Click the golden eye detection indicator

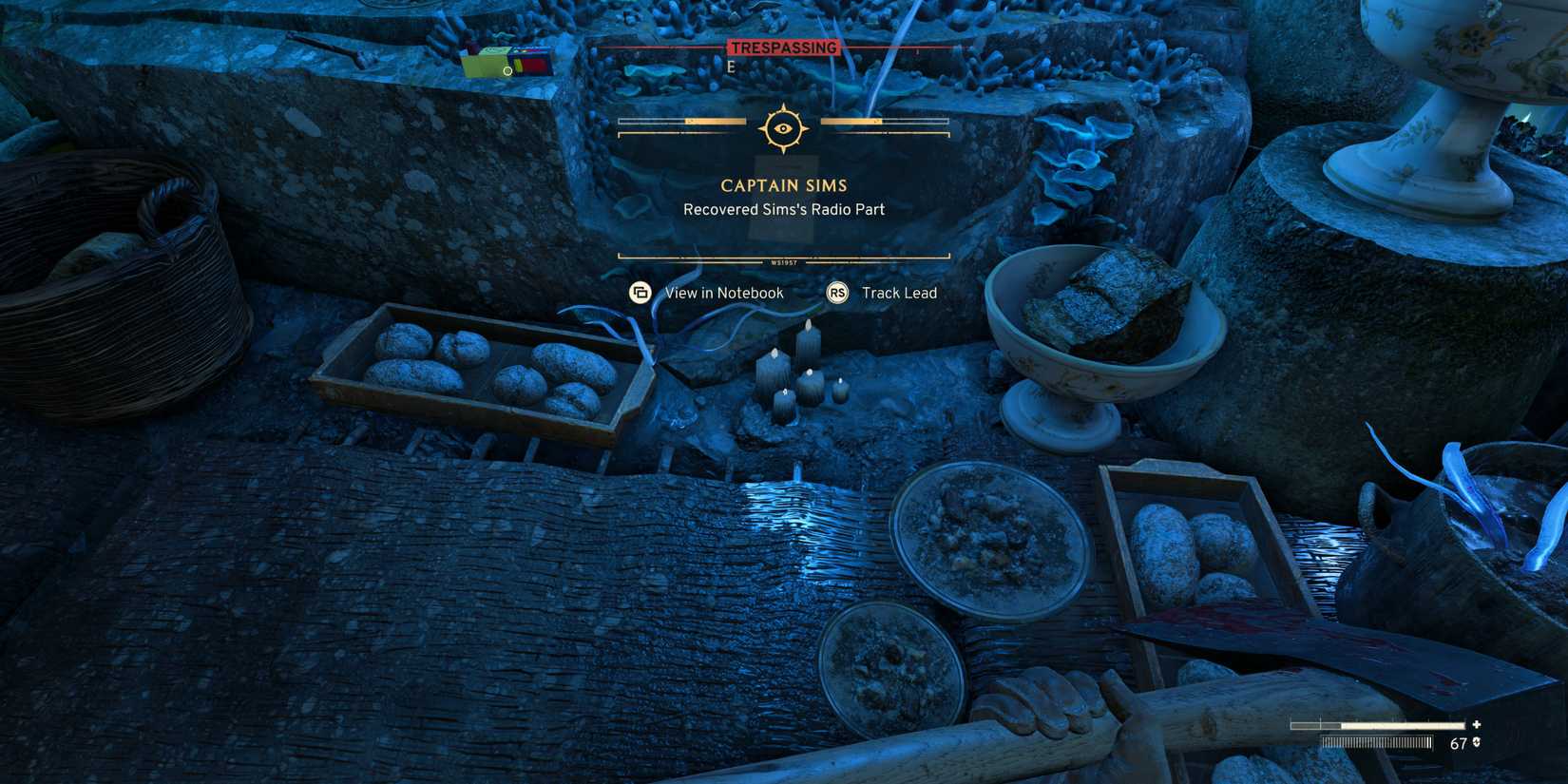coord(782,126)
